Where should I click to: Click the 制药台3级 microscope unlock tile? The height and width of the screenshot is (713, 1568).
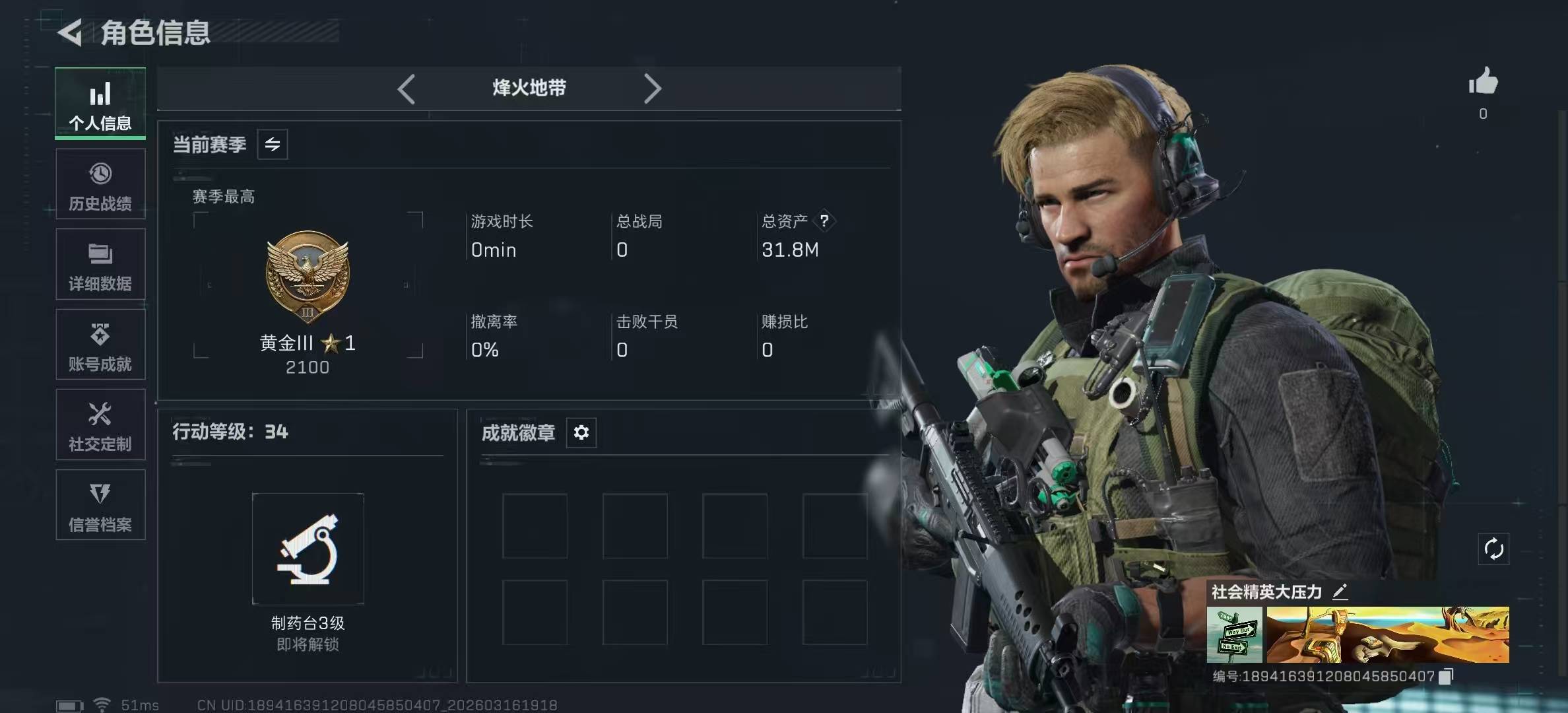click(x=308, y=549)
